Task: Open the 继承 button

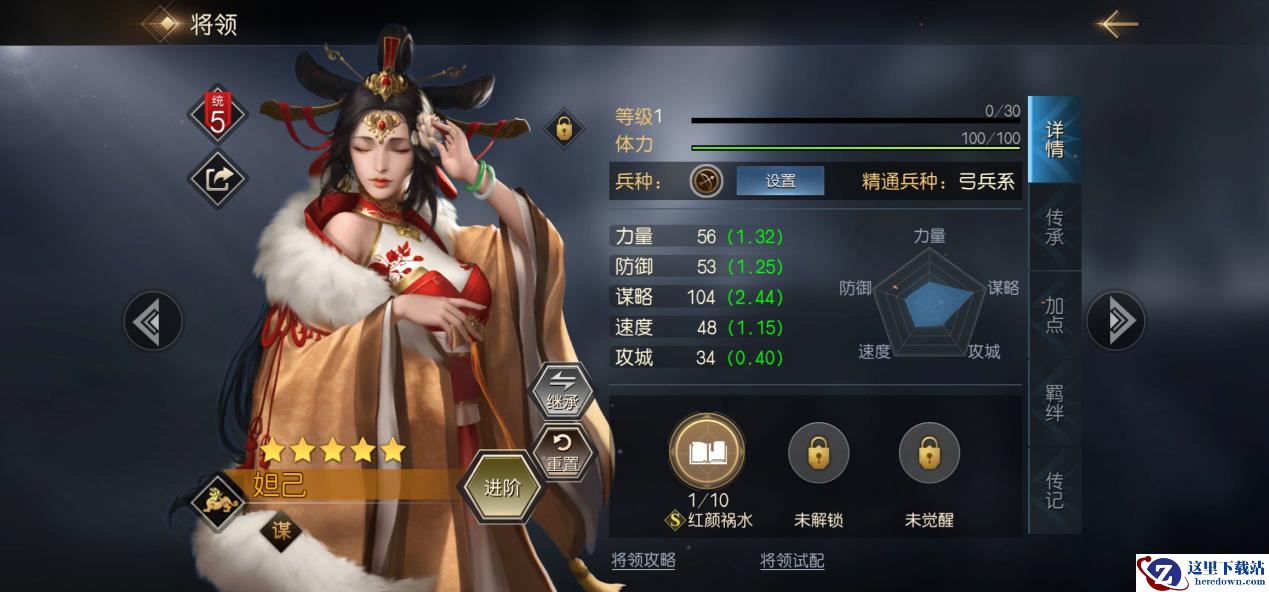Action: coord(561,391)
